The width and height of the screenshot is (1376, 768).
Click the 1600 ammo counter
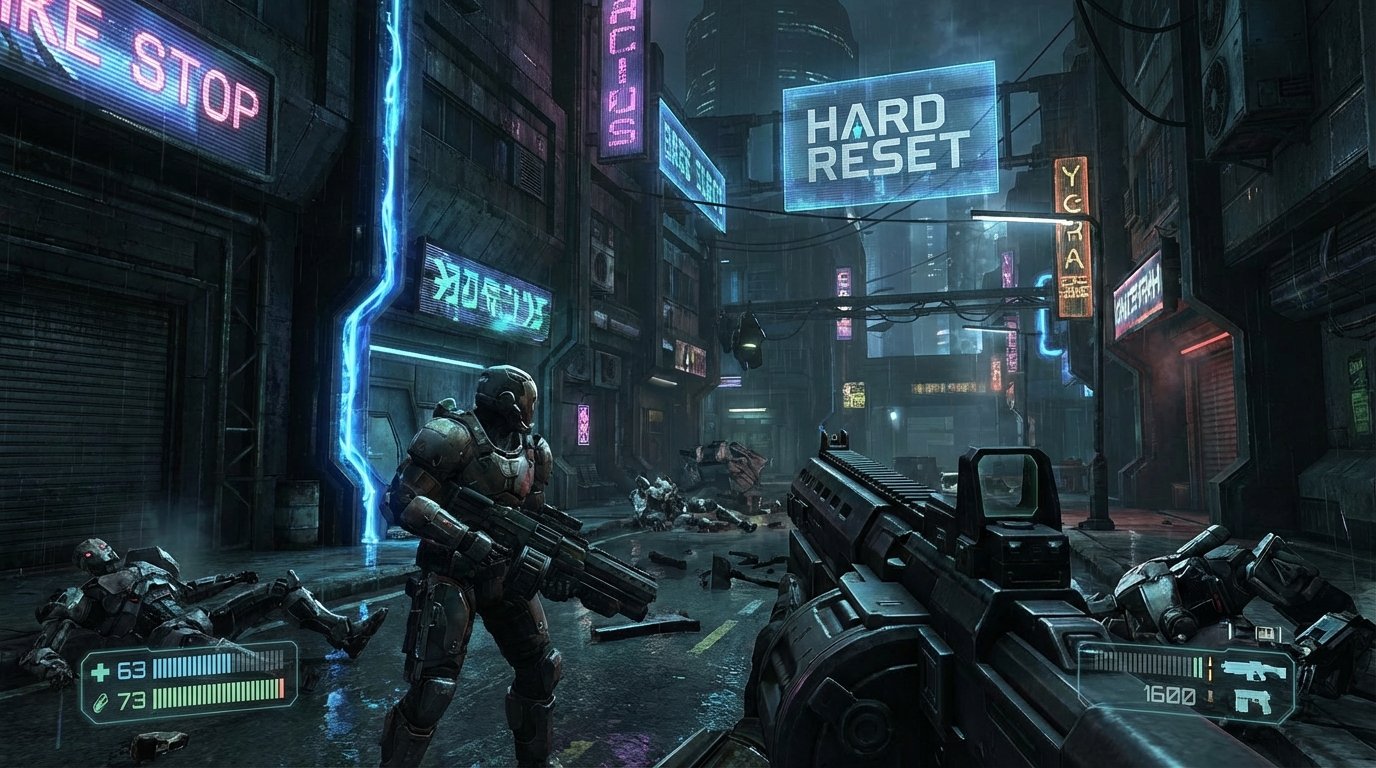(1169, 695)
